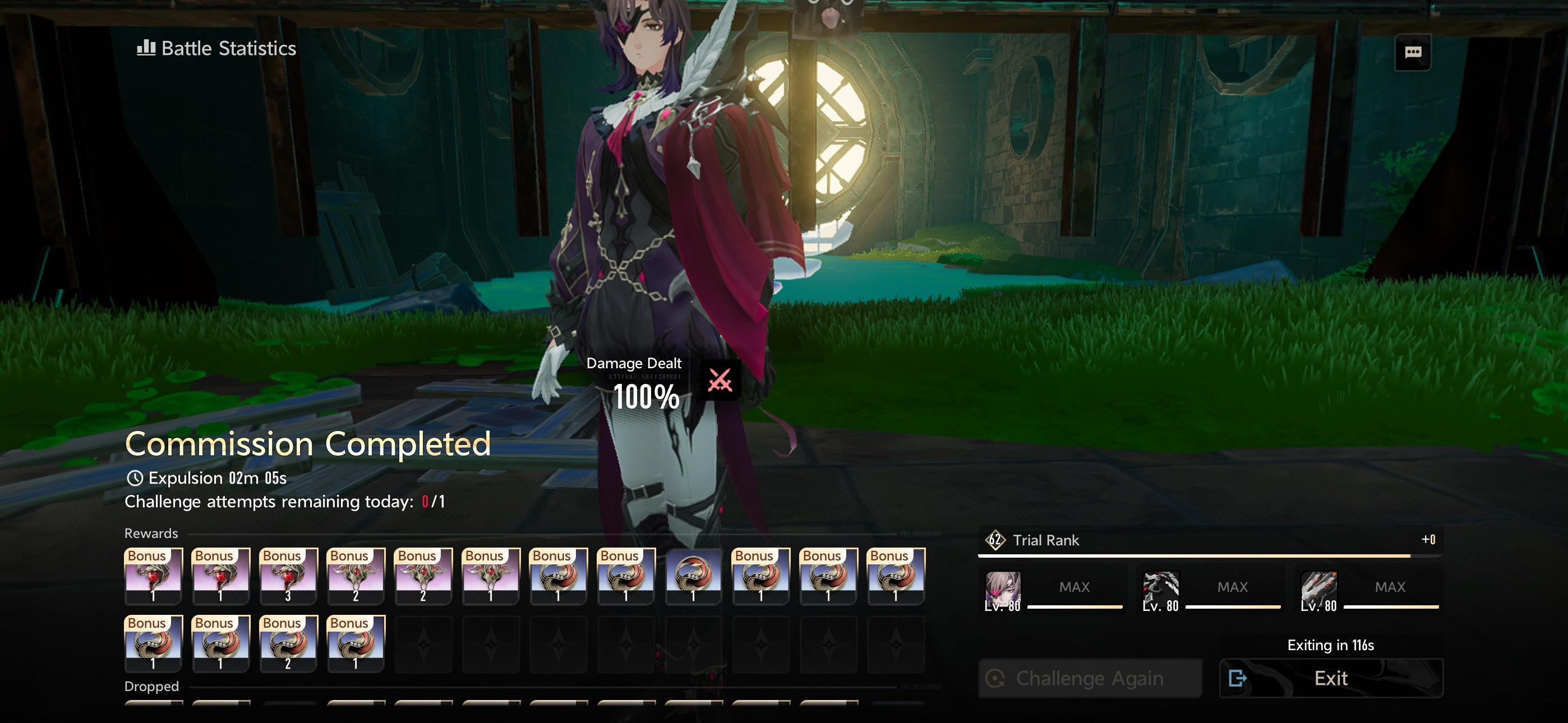The image size is (1568, 723).
Task: Select Challenge Again
Action: click(1090, 678)
